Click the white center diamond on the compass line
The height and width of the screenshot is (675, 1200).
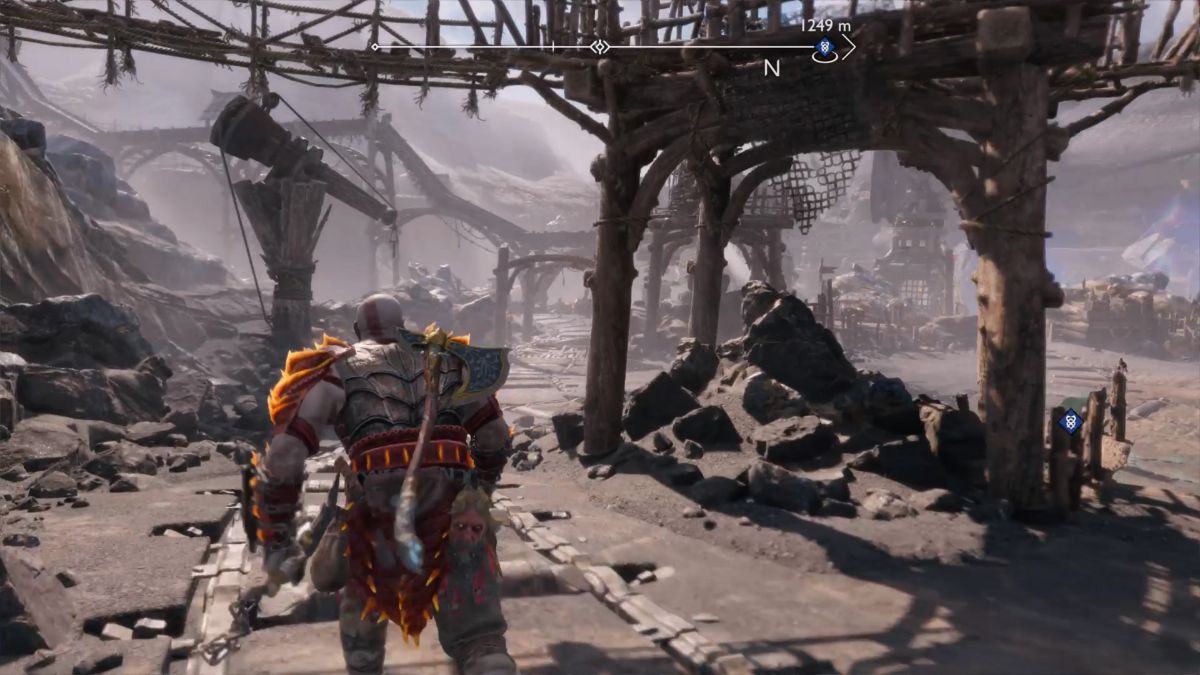(599, 47)
